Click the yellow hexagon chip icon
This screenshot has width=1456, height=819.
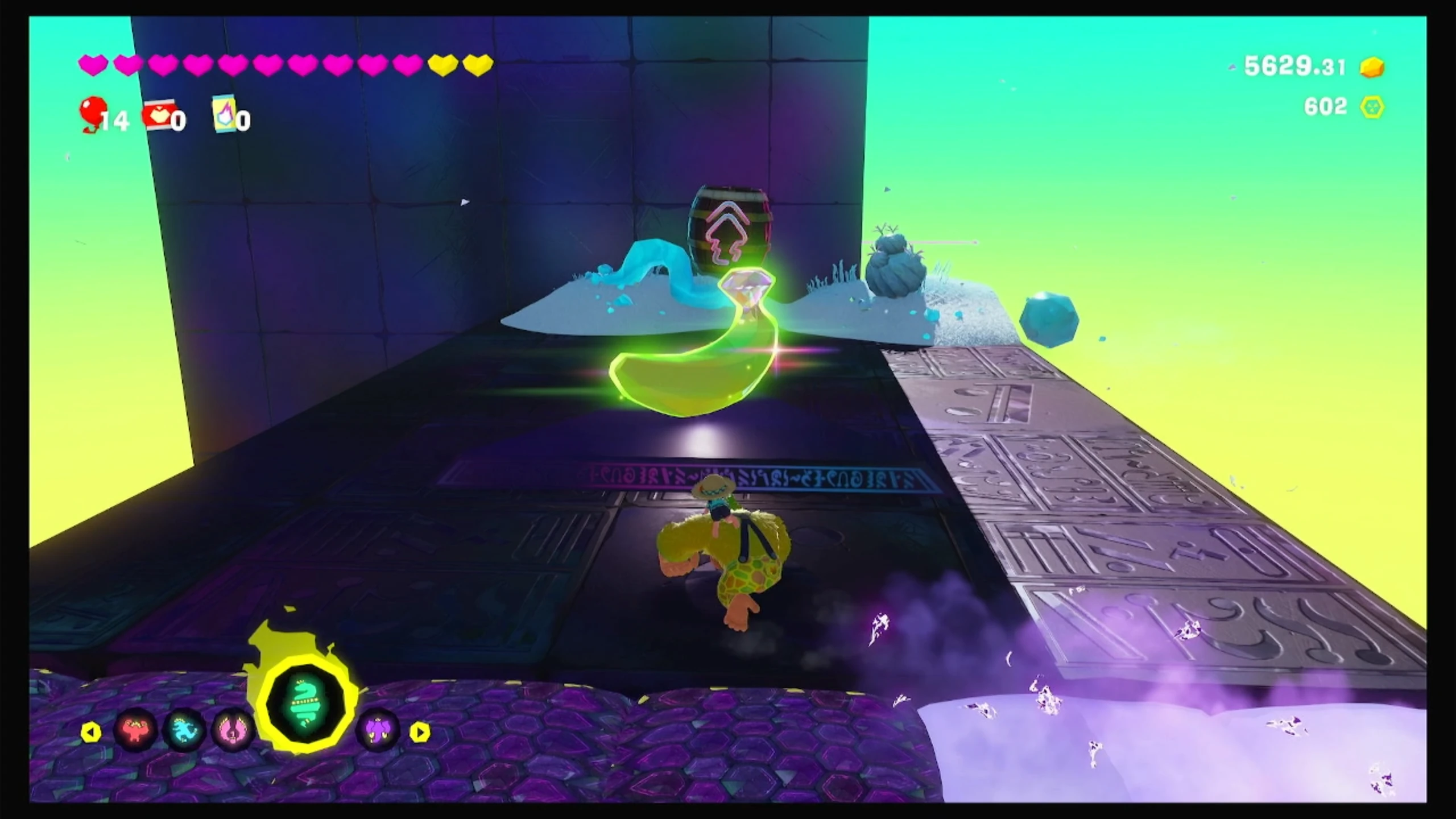[x=1372, y=107]
